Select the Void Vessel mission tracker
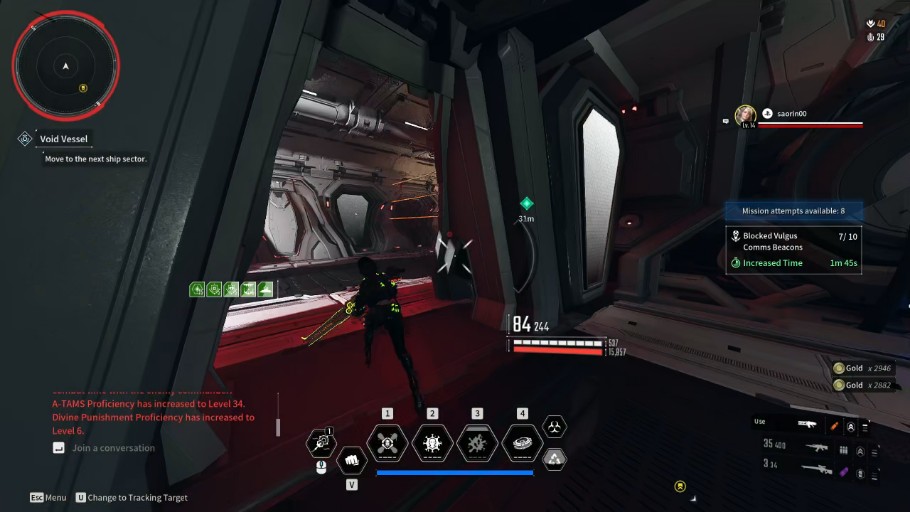 click(x=62, y=139)
